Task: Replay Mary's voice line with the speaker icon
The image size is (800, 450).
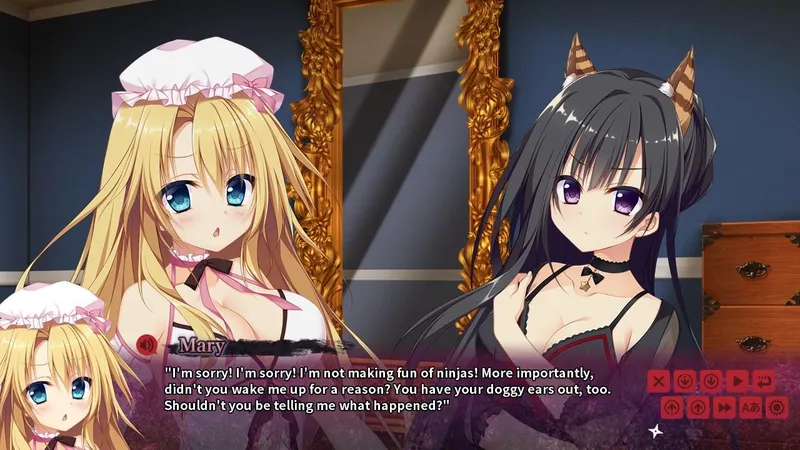Action: click(x=146, y=346)
